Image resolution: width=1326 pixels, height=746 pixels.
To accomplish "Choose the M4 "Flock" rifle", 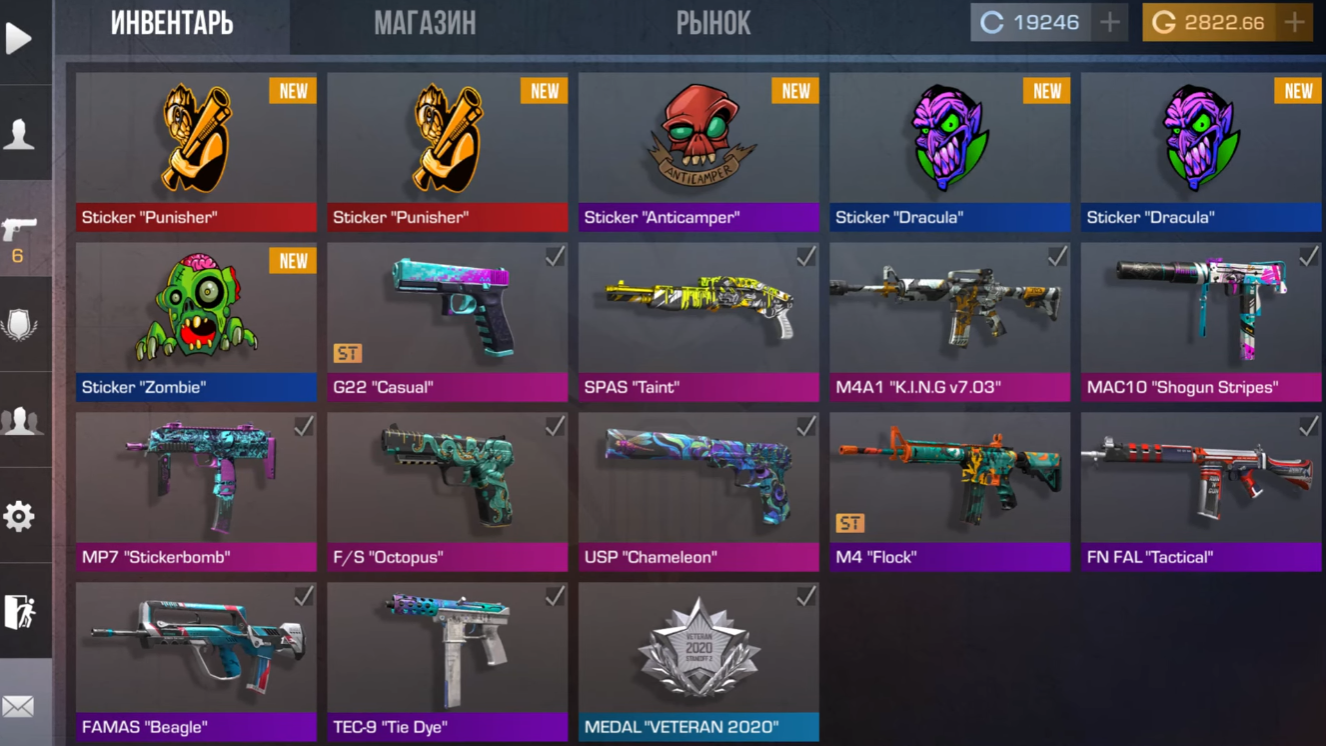I will point(949,490).
